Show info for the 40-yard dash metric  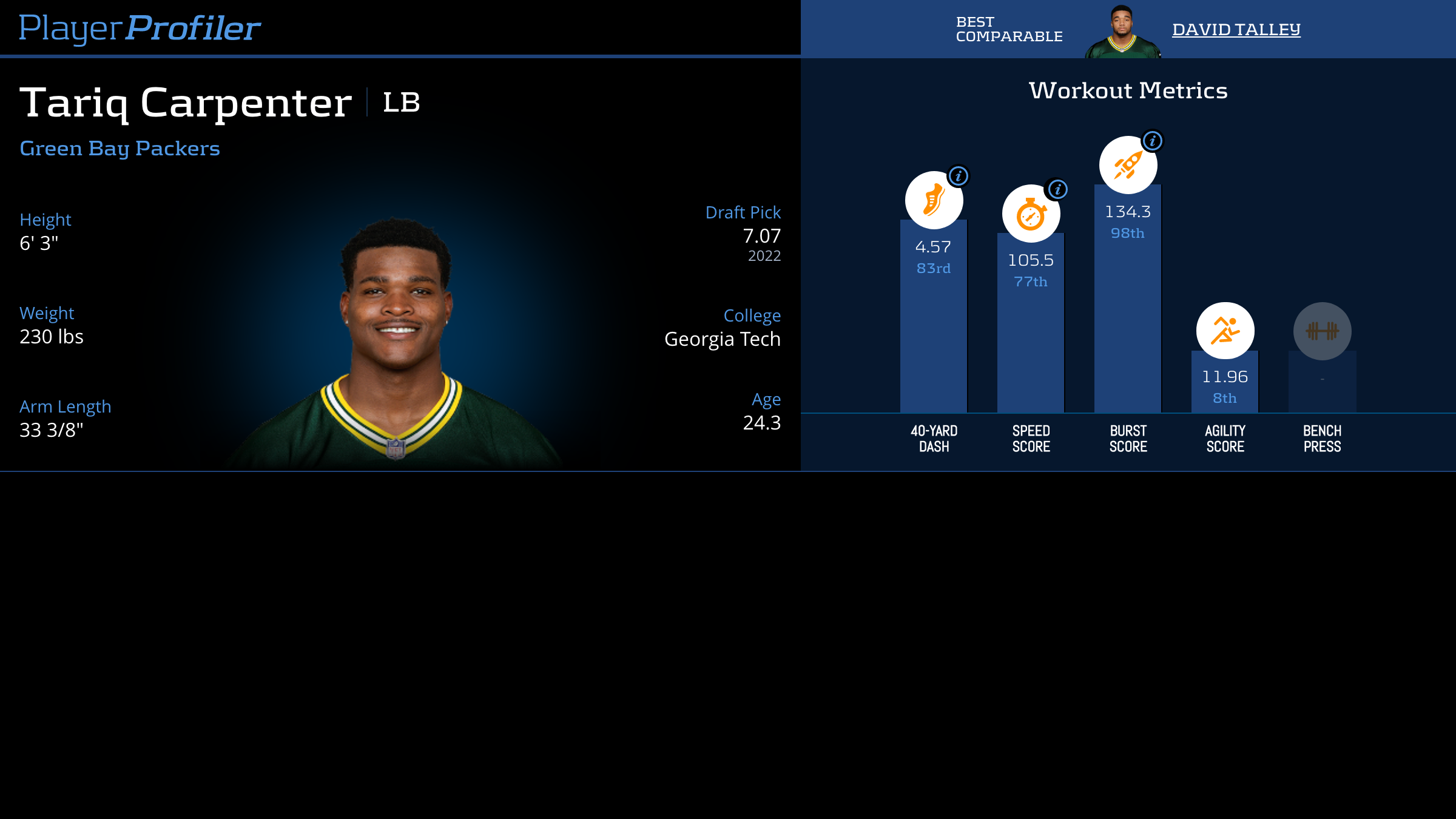pos(959,176)
